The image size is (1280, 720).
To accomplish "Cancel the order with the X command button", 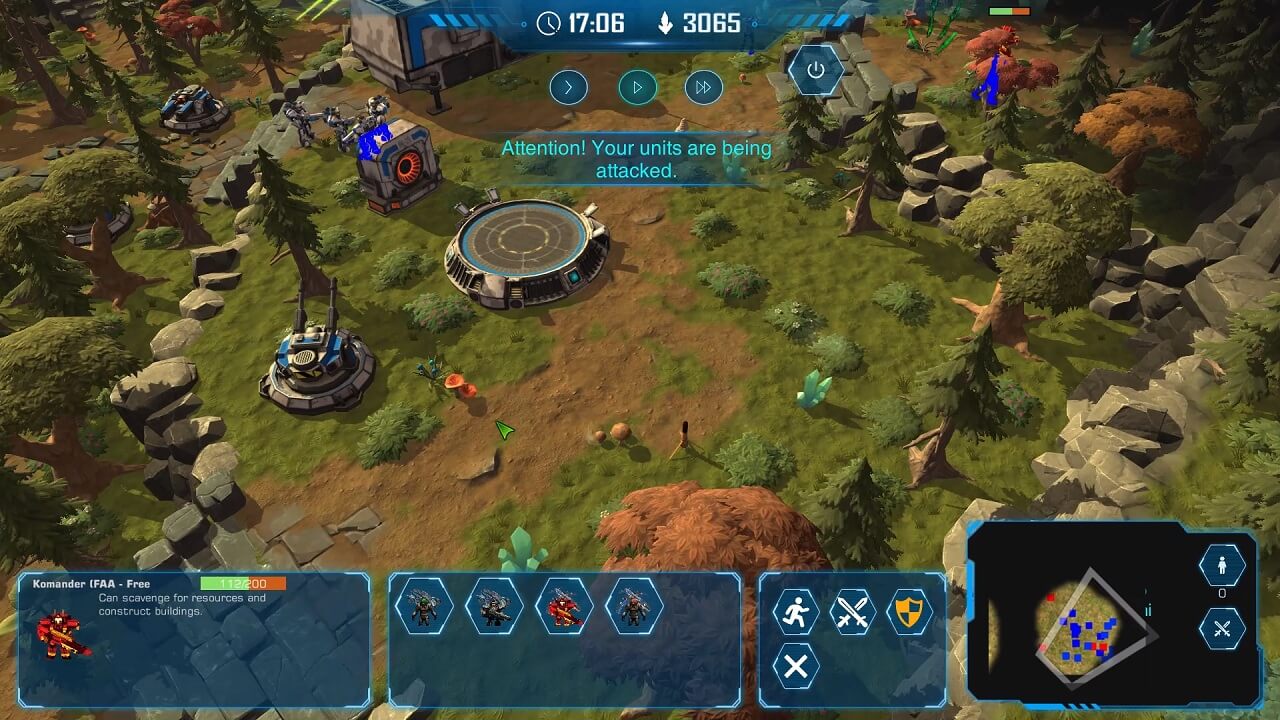I will (795, 666).
